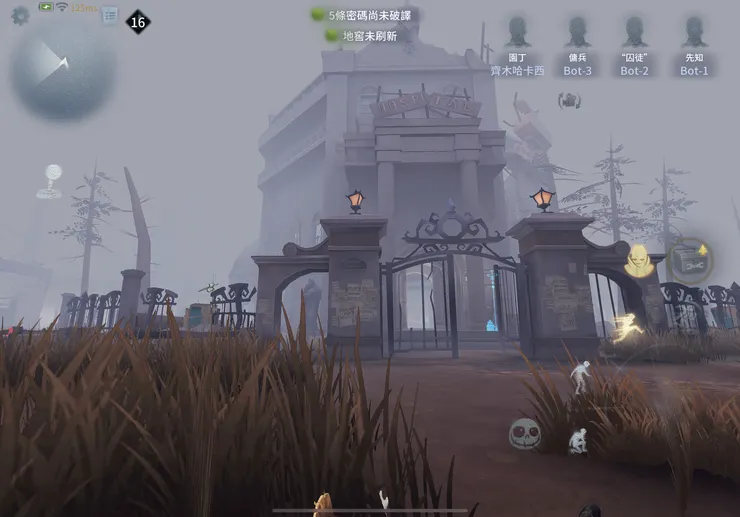Select the 園丁 survivor portrait
The image size is (740, 517).
(x=517, y=33)
